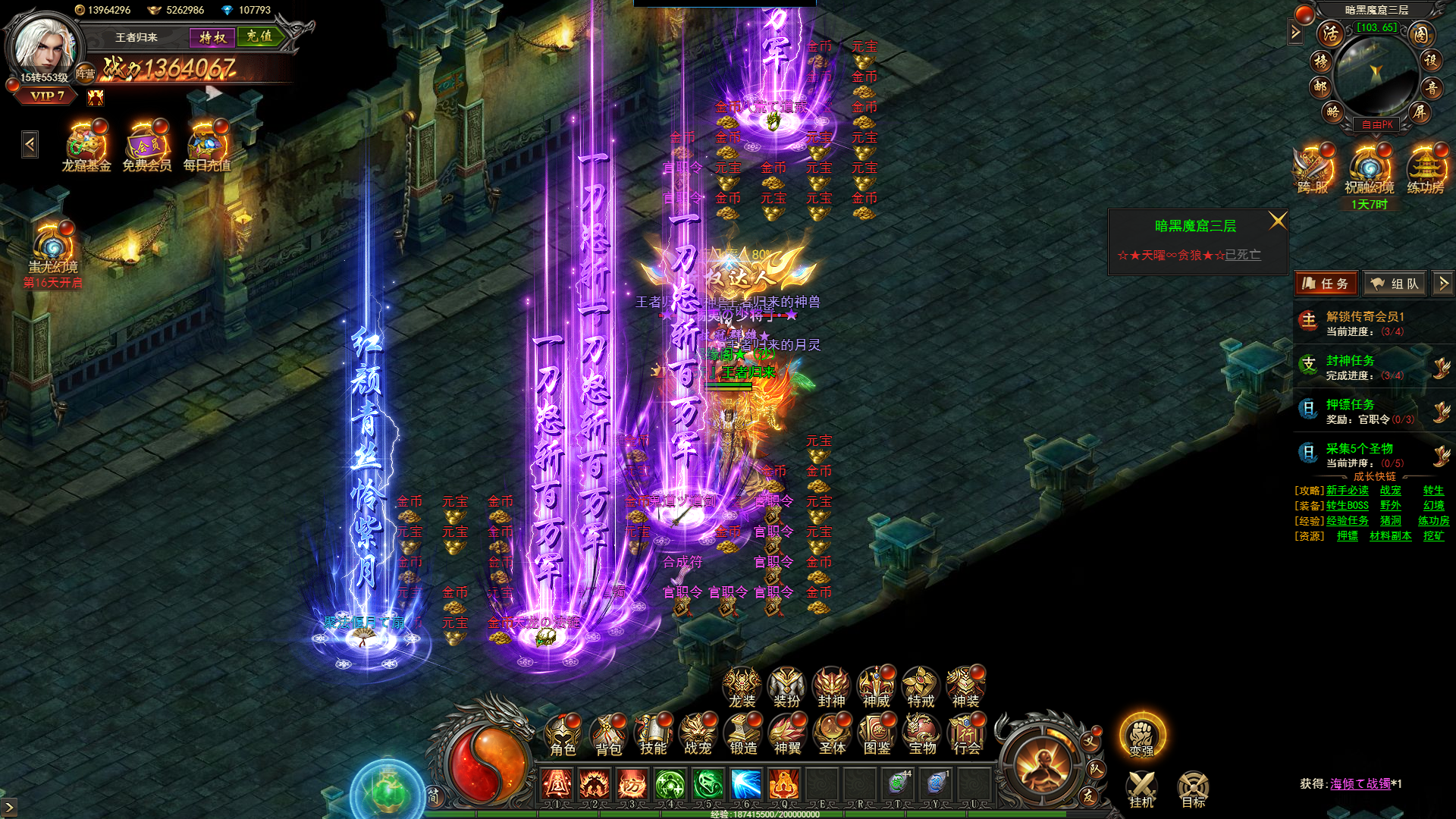Image resolution: width=1456 pixels, height=819 pixels.
Task: Open the 跨服 cross-server icon
Action: (x=1313, y=170)
